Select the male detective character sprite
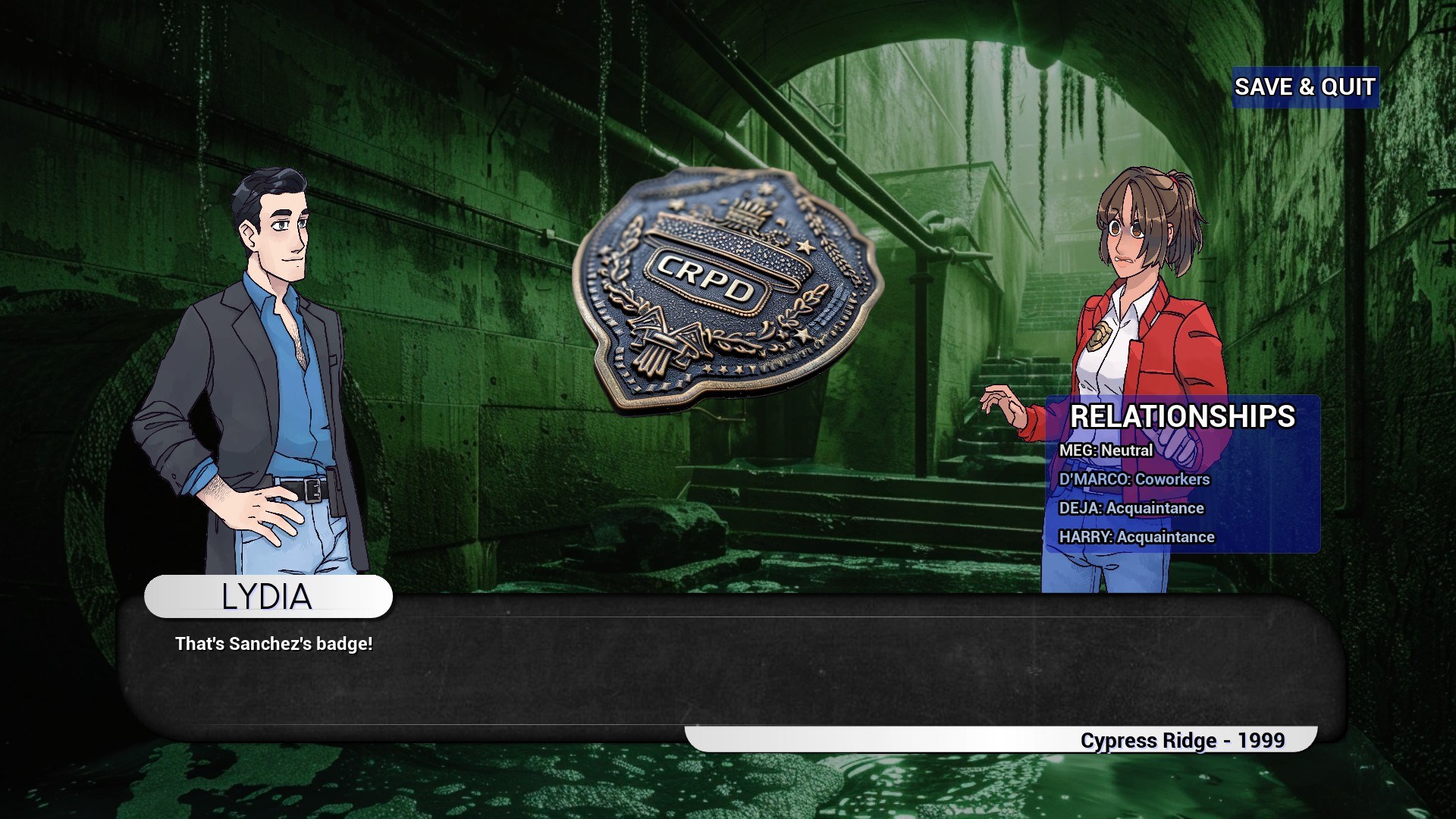 coord(265,364)
